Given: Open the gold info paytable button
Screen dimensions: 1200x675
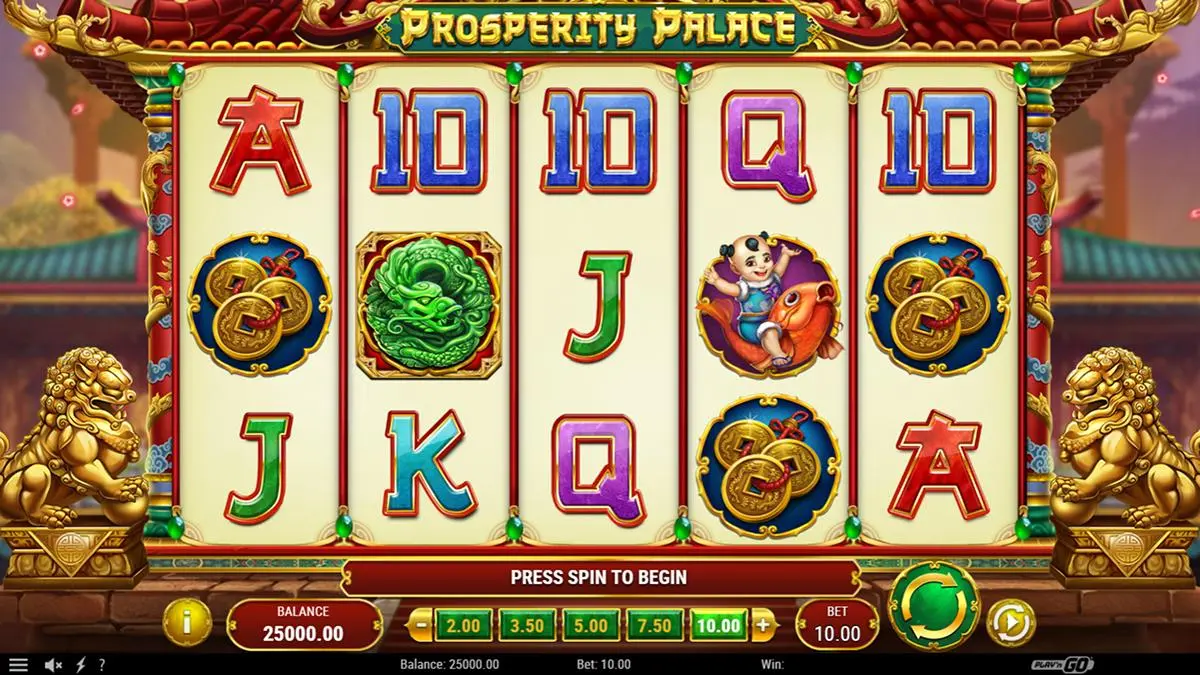Looking at the screenshot, I should (187, 622).
